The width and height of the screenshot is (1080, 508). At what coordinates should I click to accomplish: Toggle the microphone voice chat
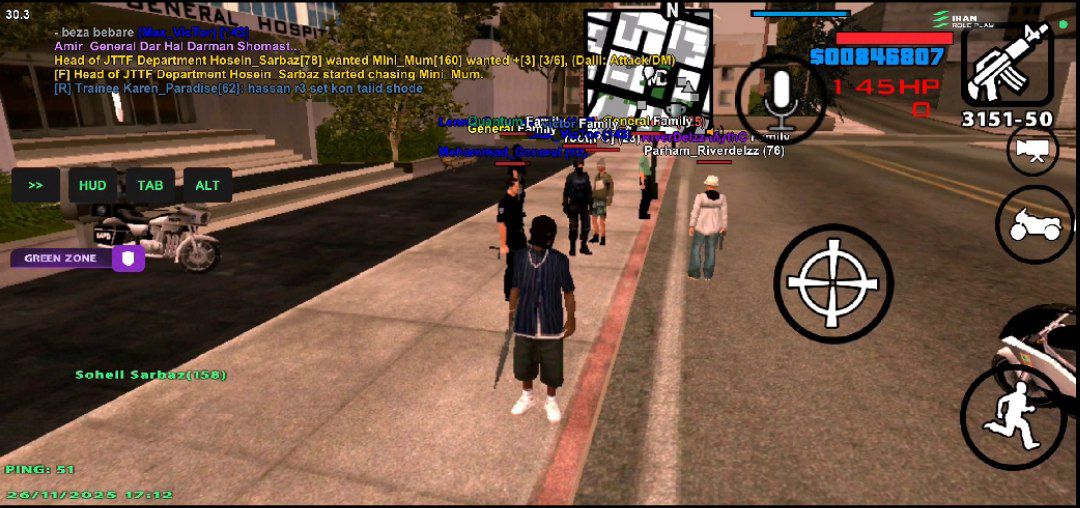click(x=781, y=100)
